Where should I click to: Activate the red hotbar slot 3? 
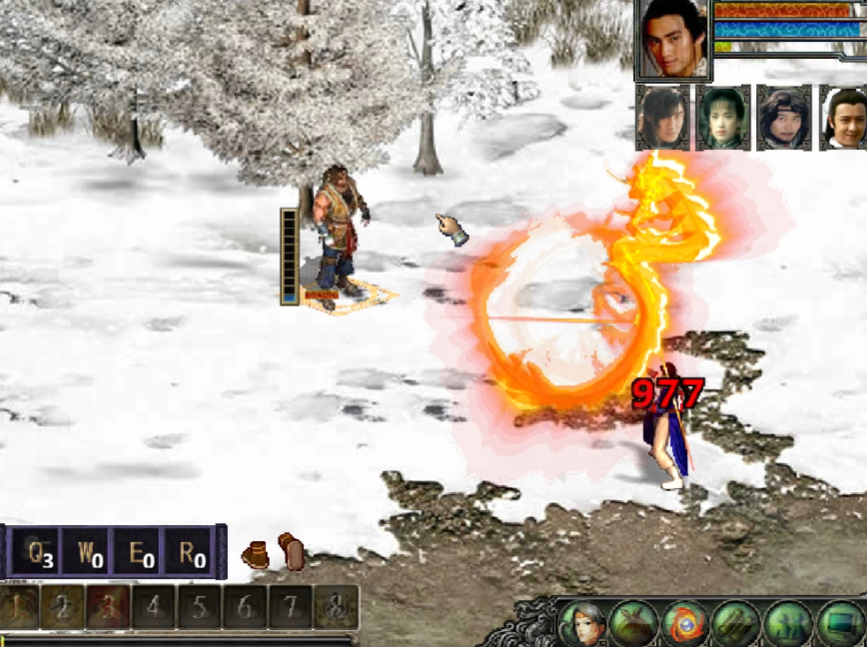108,607
